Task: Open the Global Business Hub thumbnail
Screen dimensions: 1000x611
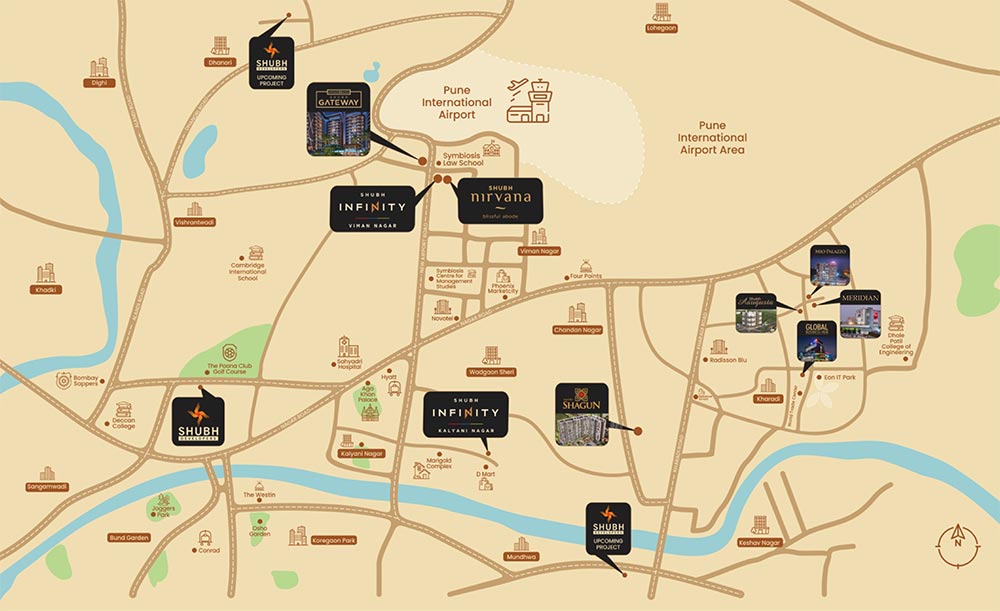Action: point(816,341)
